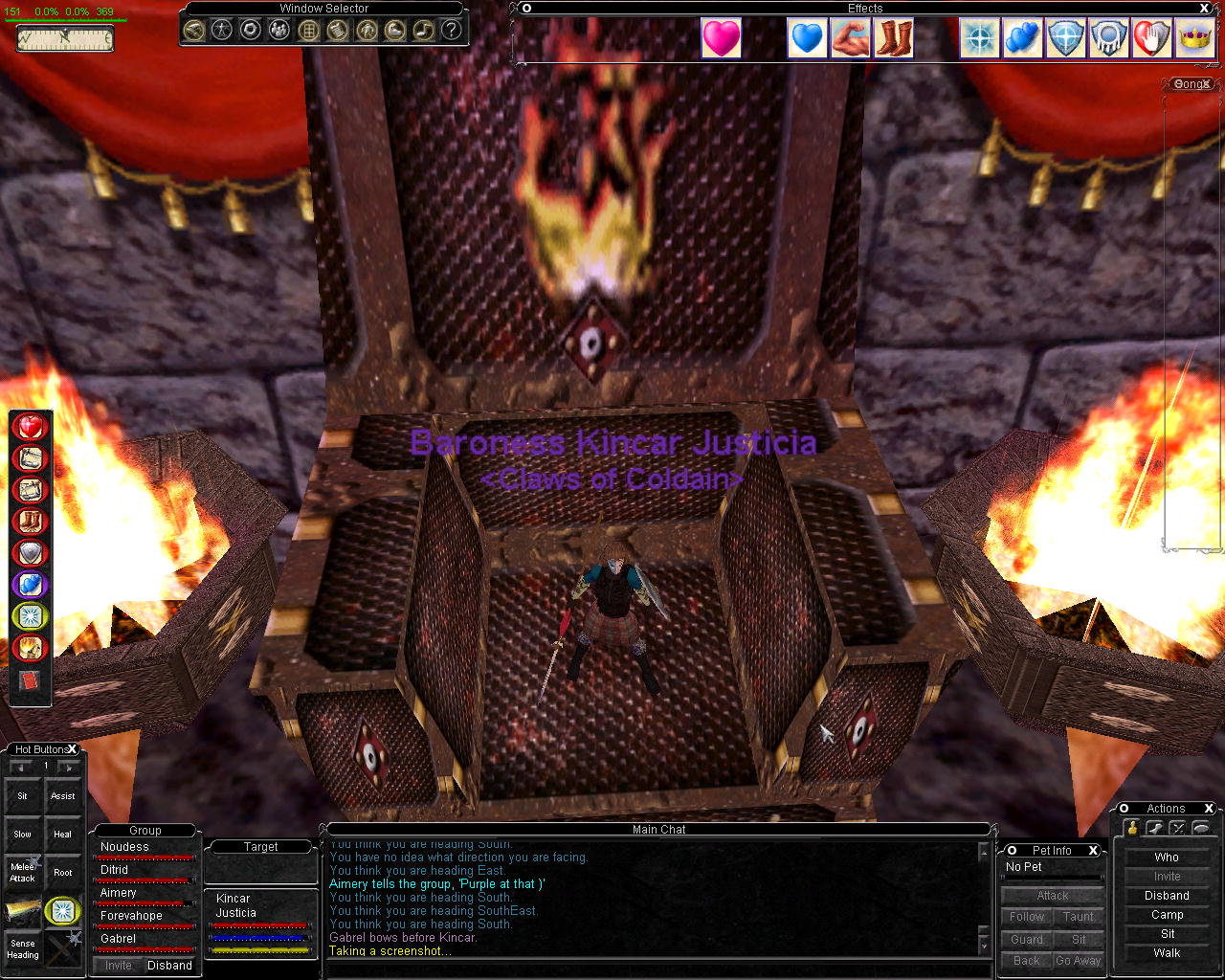Click the Who button in Actions

pyautogui.click(x=1167, y=857)
